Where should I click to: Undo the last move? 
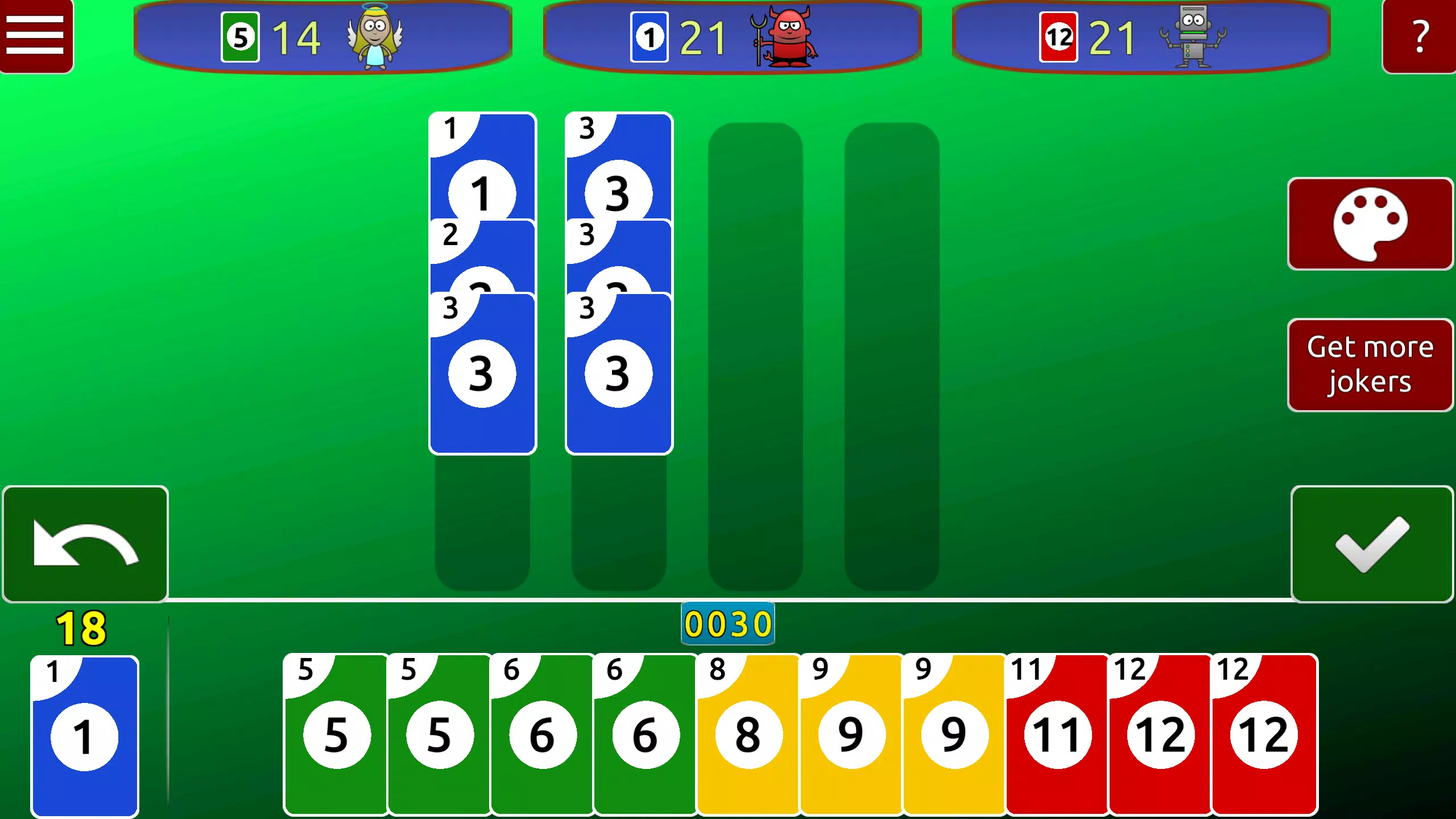click(84, 544)
